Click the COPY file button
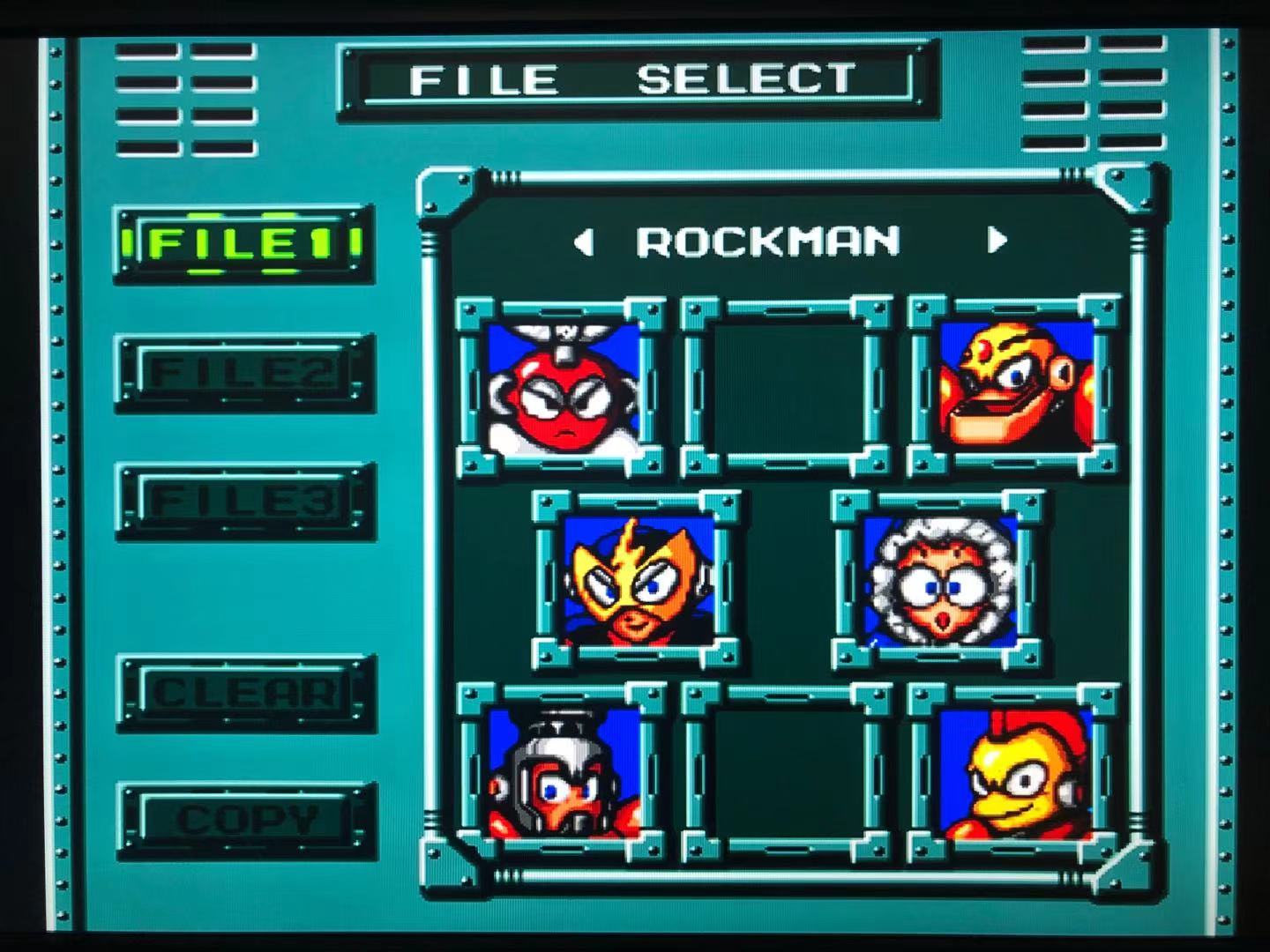This screenshot has height=952, width=1270. (x=246, y=821)
